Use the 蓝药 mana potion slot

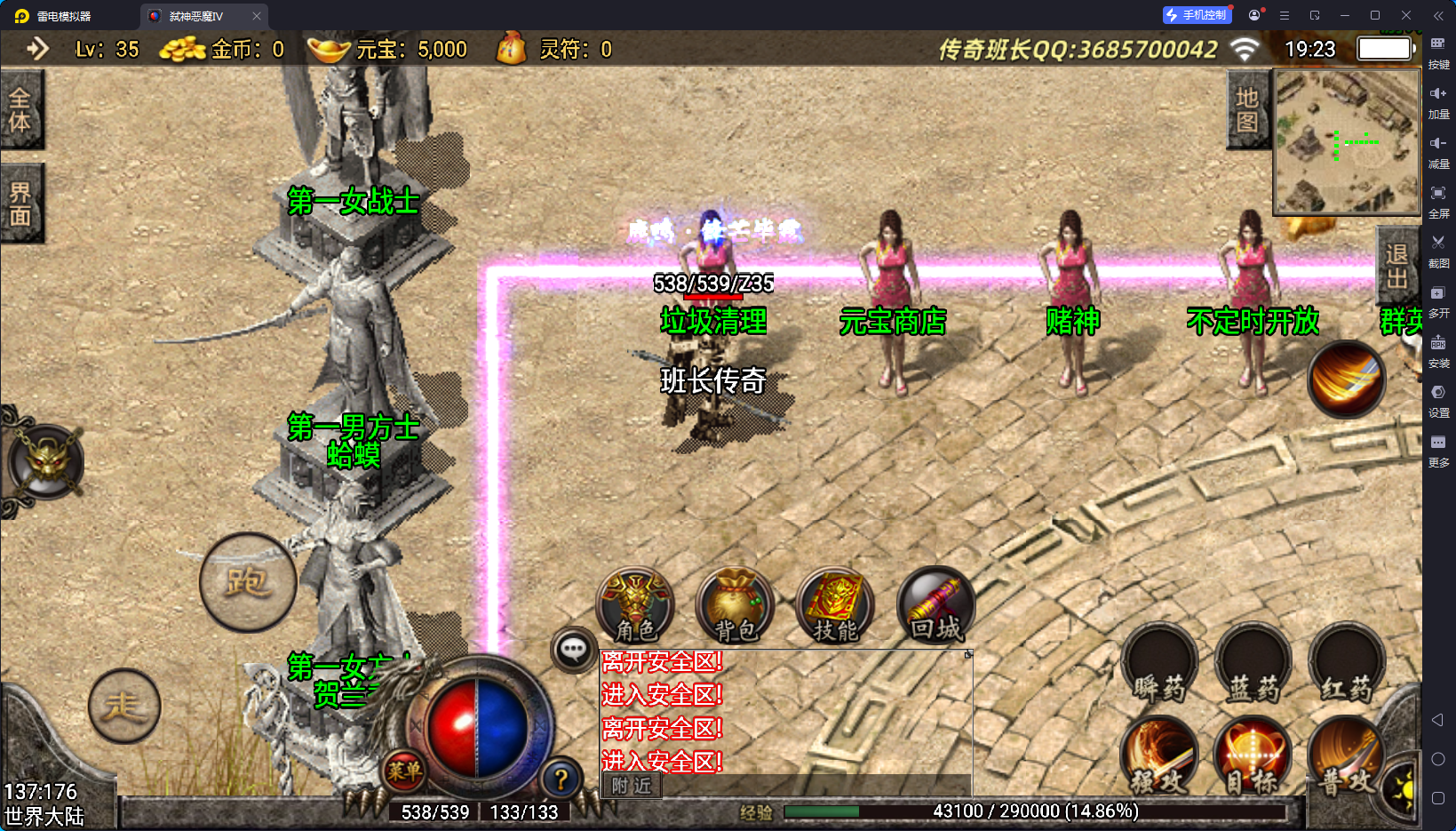[1253, 667]
